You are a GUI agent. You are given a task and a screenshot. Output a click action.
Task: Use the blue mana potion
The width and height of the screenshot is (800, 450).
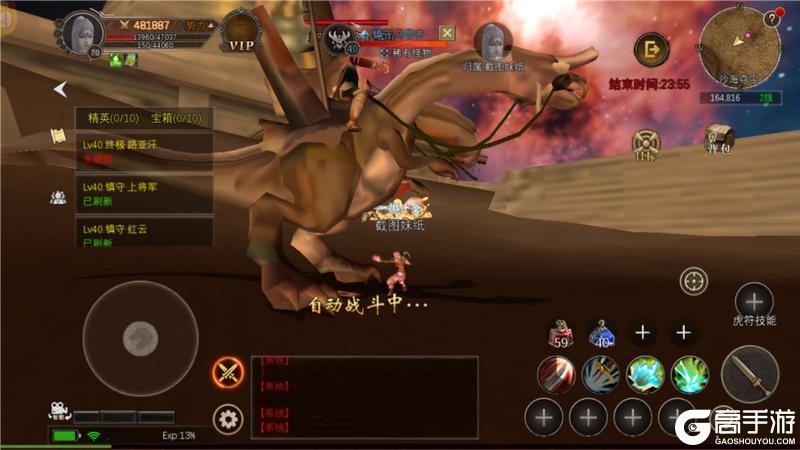tap(601, 334)
